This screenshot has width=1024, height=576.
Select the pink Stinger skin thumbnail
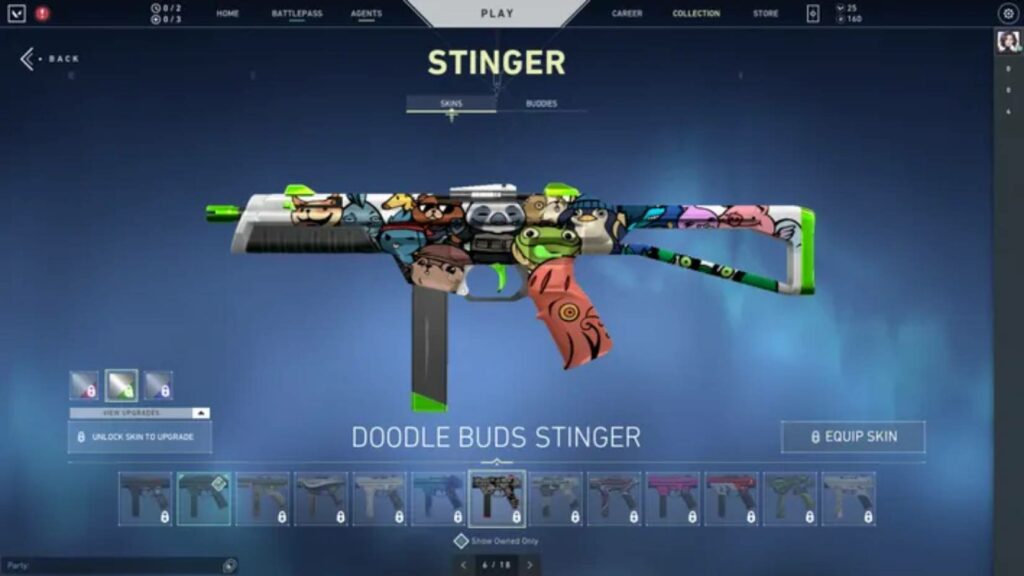tap(672, 498)
